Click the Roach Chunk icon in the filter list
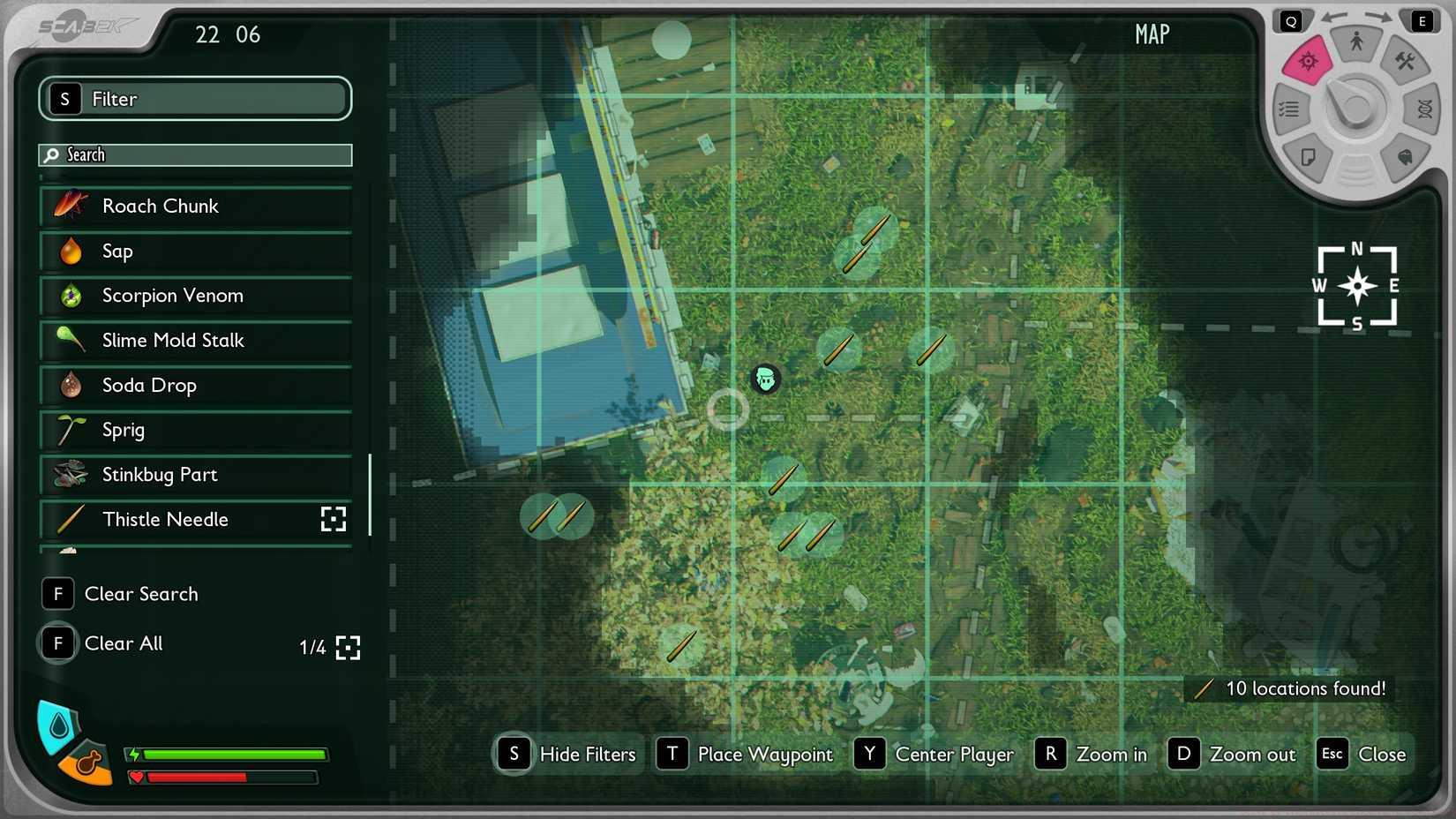 click(x=70, y=206)
